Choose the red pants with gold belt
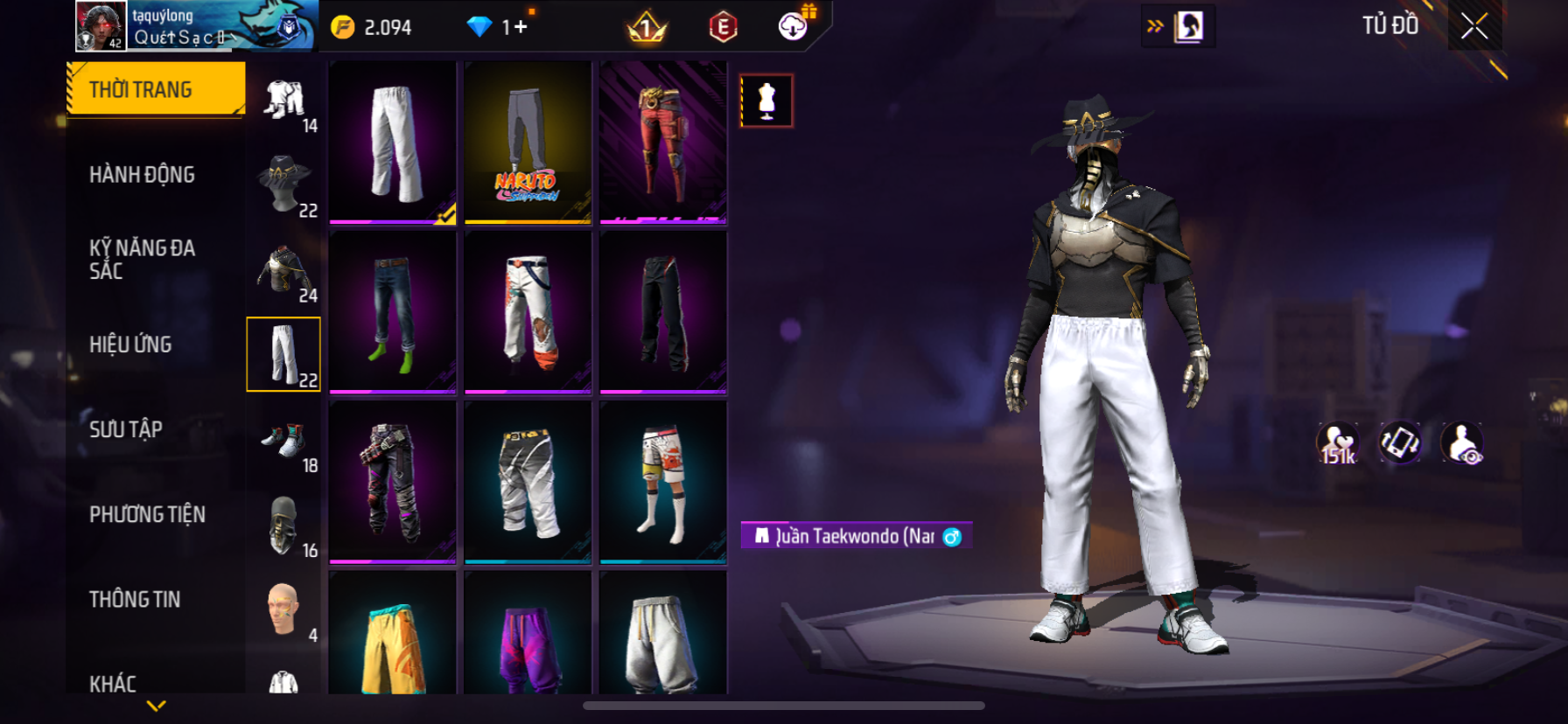 [x=663, y=143]
